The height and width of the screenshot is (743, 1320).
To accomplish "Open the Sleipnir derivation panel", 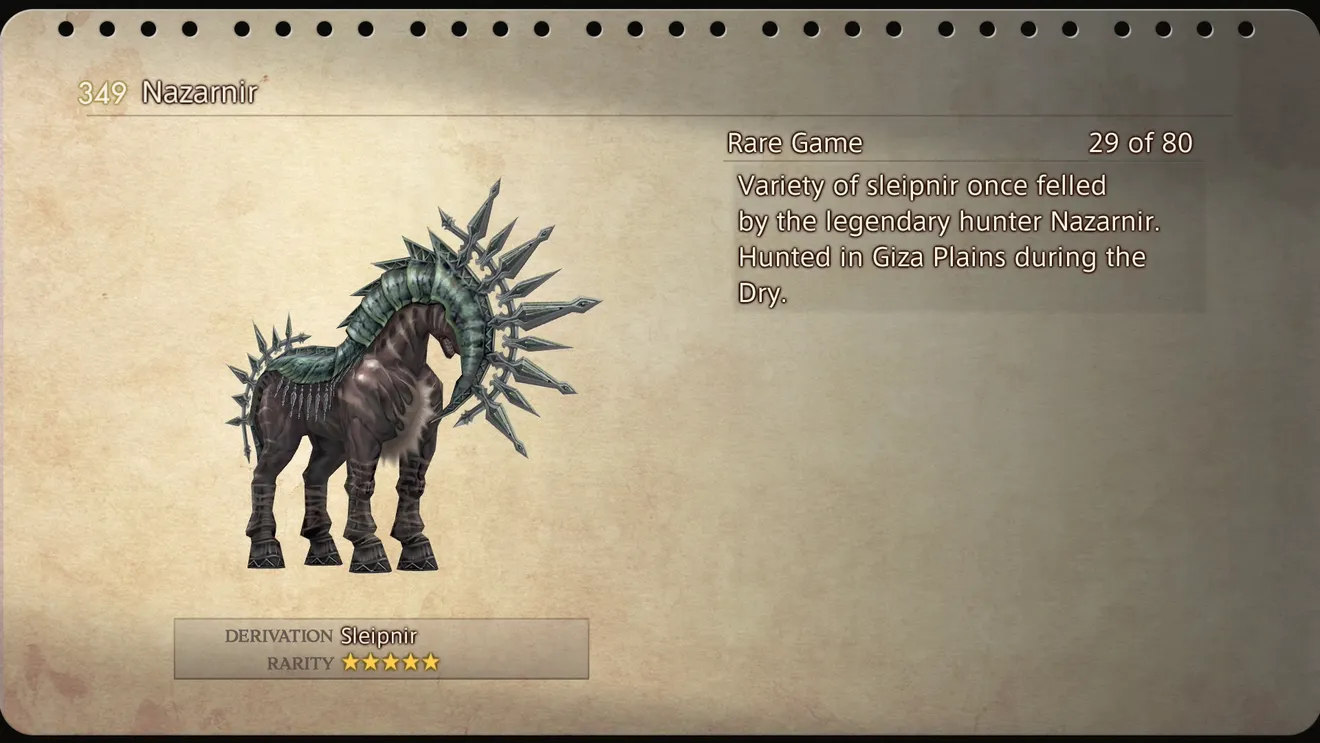I will [381, 648].
